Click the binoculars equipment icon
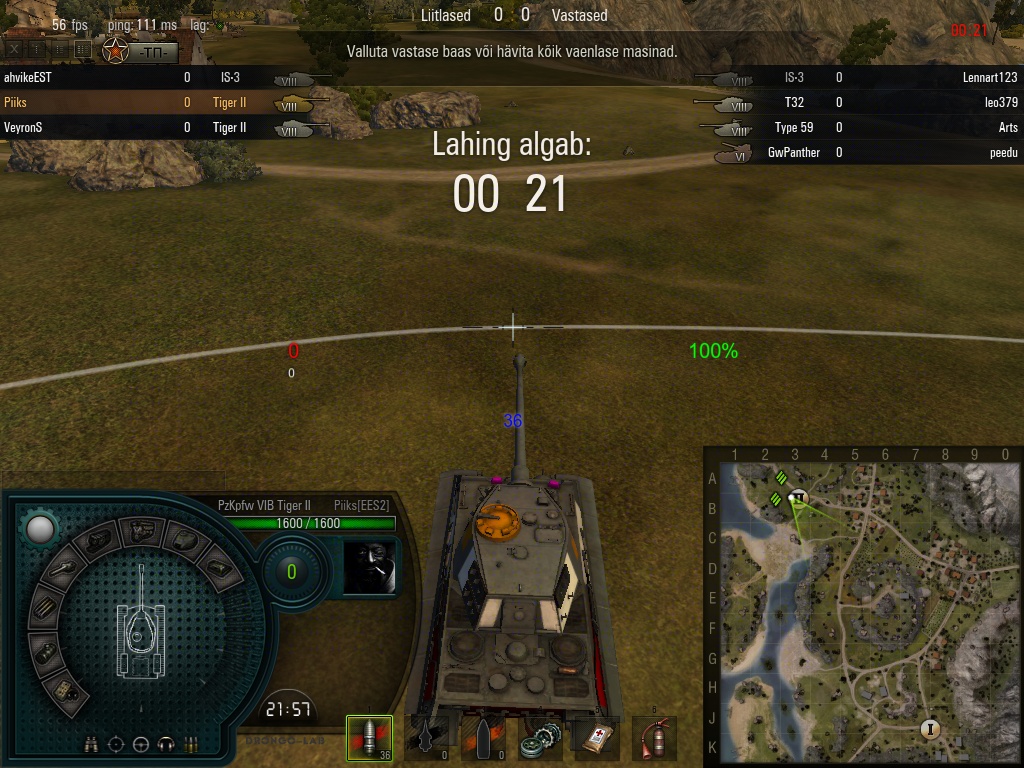 point(92,744)
